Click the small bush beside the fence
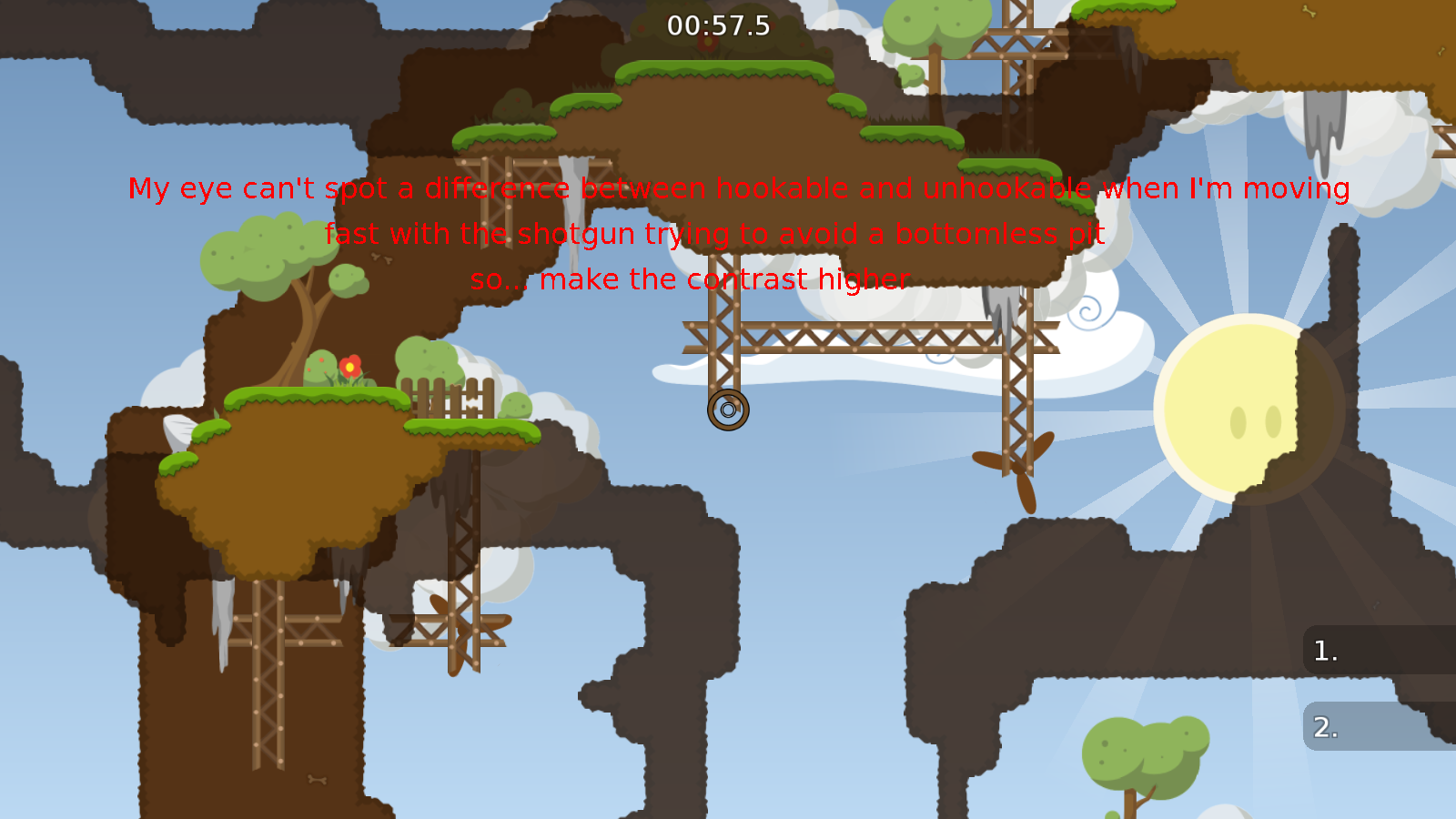Image resolution: width=1456 pixels, height=819 pixels. pos(516,405)
